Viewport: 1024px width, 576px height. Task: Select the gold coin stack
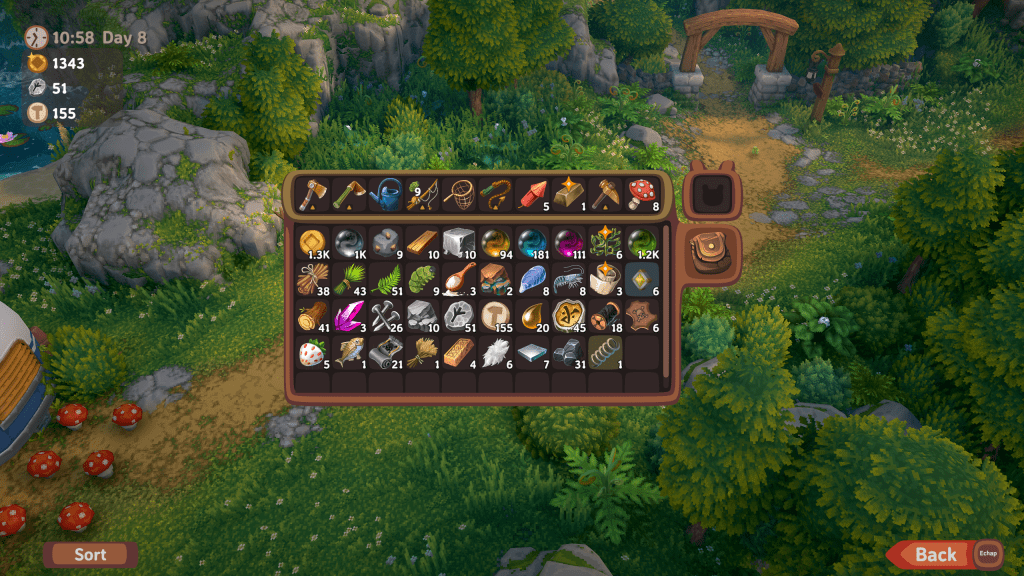coord(313,243)
